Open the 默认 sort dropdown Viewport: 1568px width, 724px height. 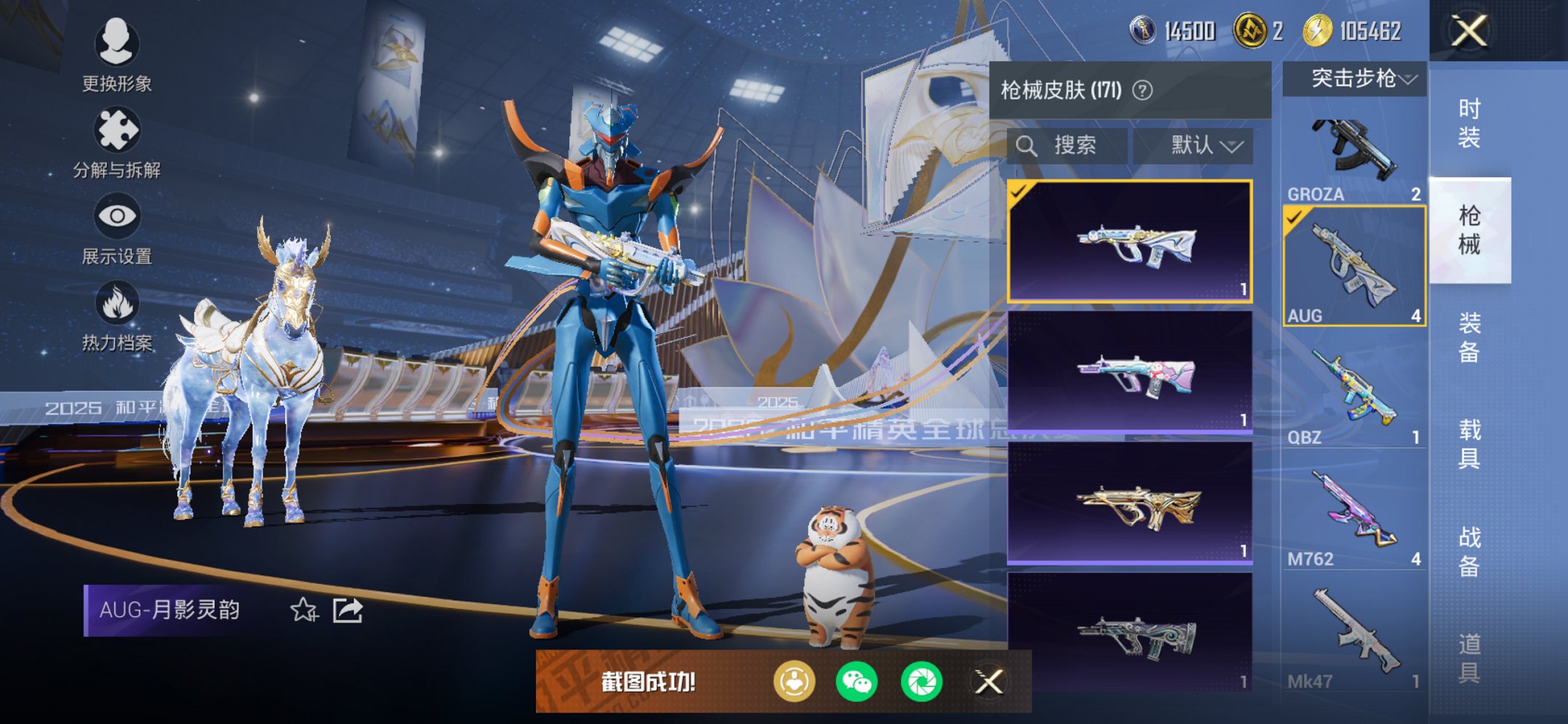1205,146
